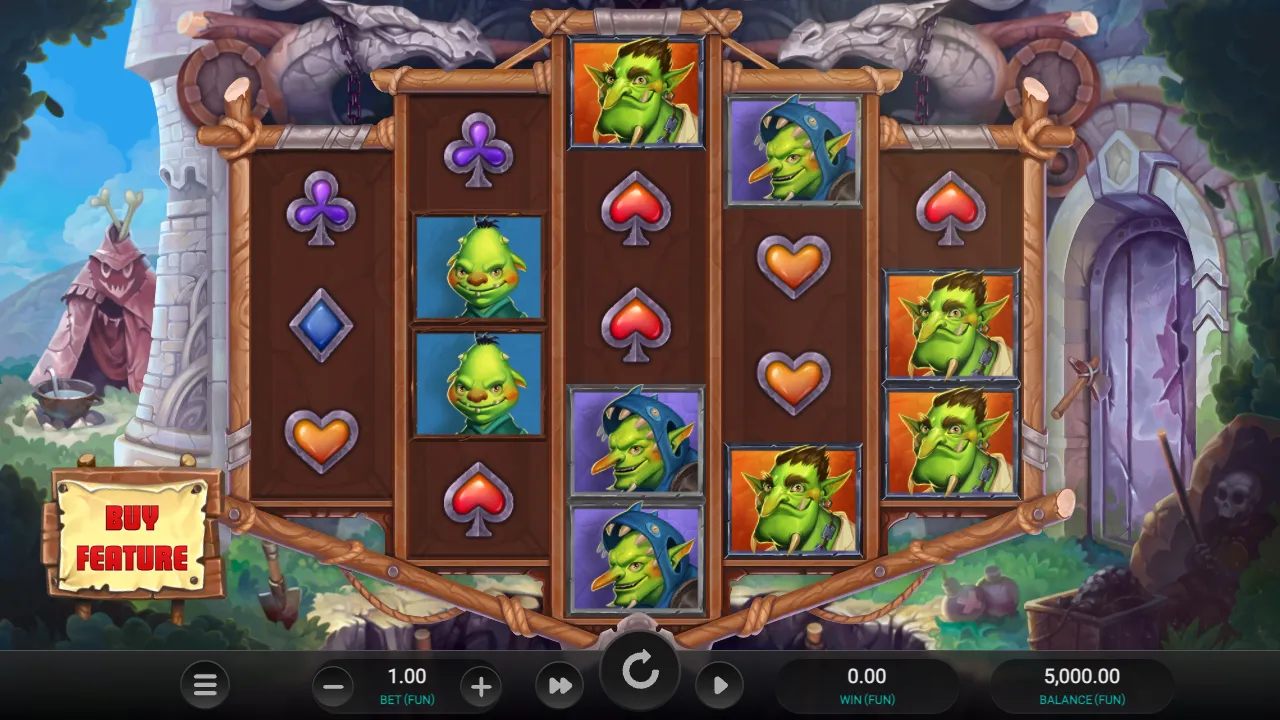
Task: Increase the bet with the plus button
Action: coord(481,685)
